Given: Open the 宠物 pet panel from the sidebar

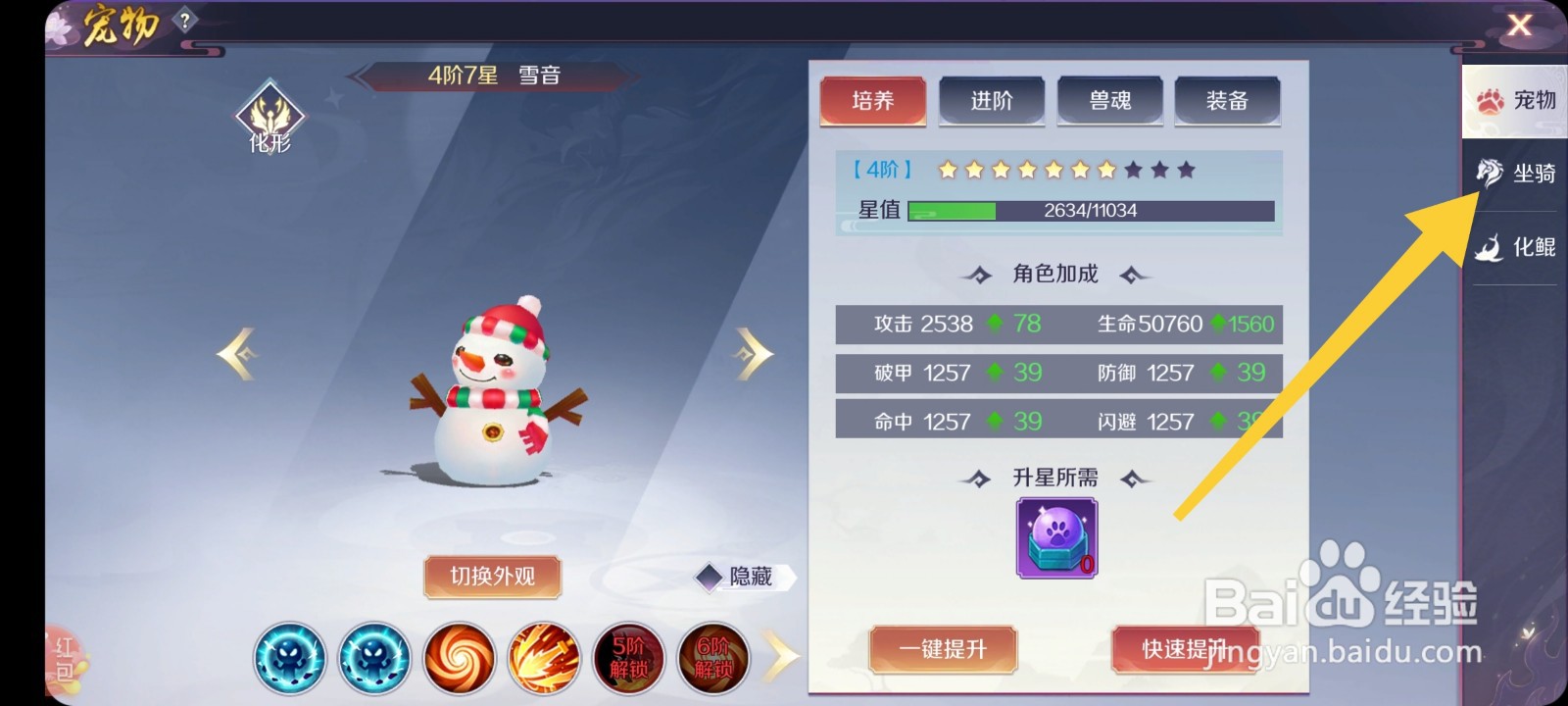Looking at the screenshot, I should (x=1514, y=101).
